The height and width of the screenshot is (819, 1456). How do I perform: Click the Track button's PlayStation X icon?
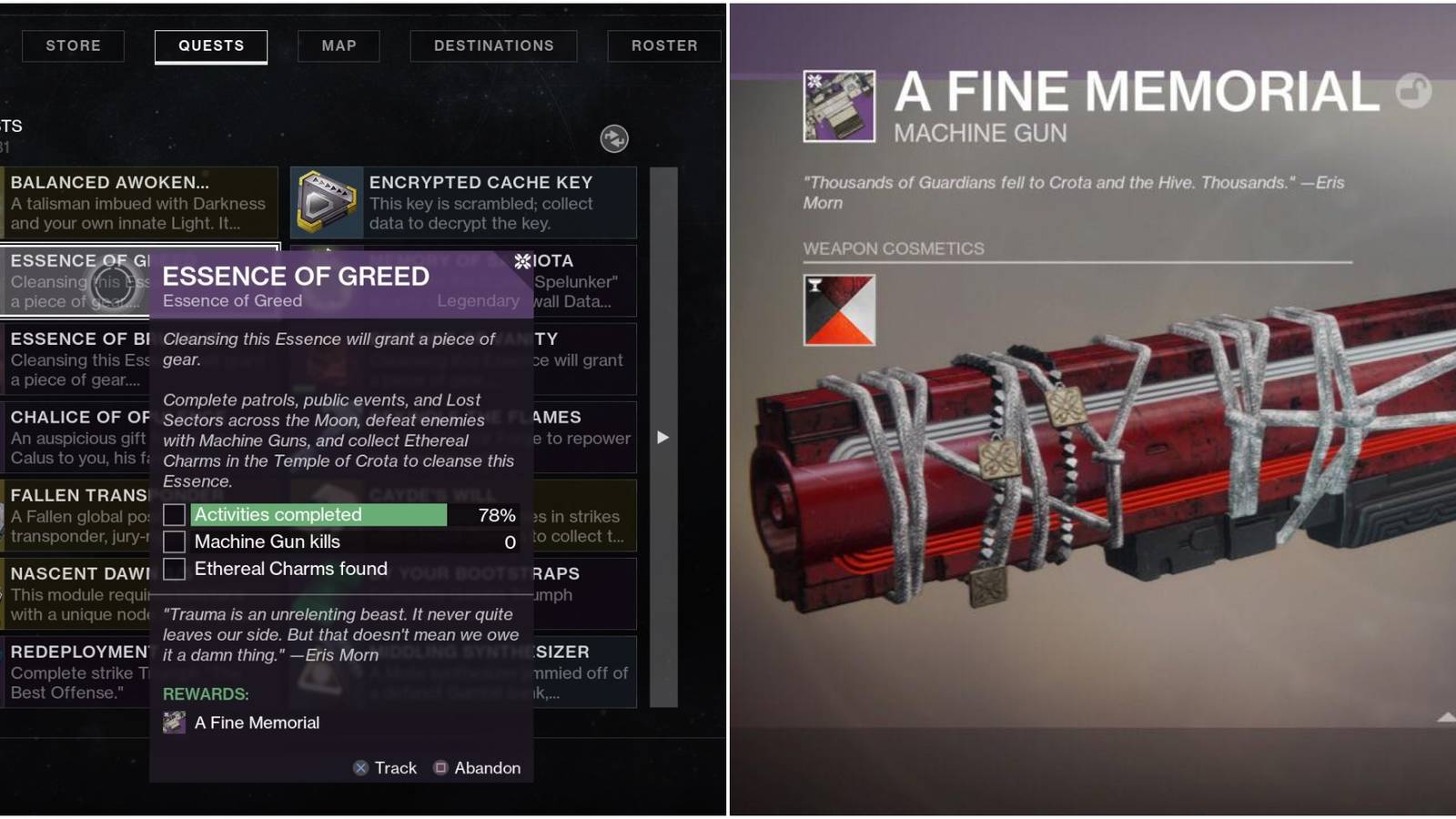(359, 768)
